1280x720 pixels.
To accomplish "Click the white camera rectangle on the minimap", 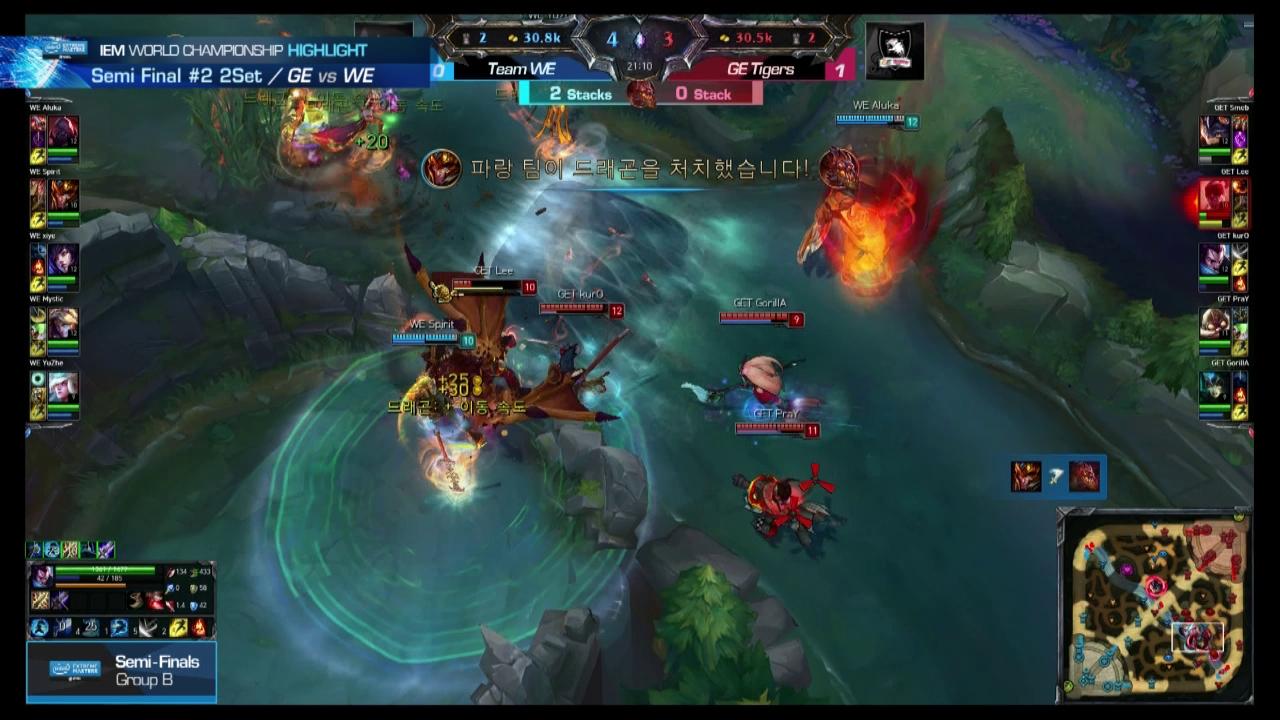I will 1197,636.
